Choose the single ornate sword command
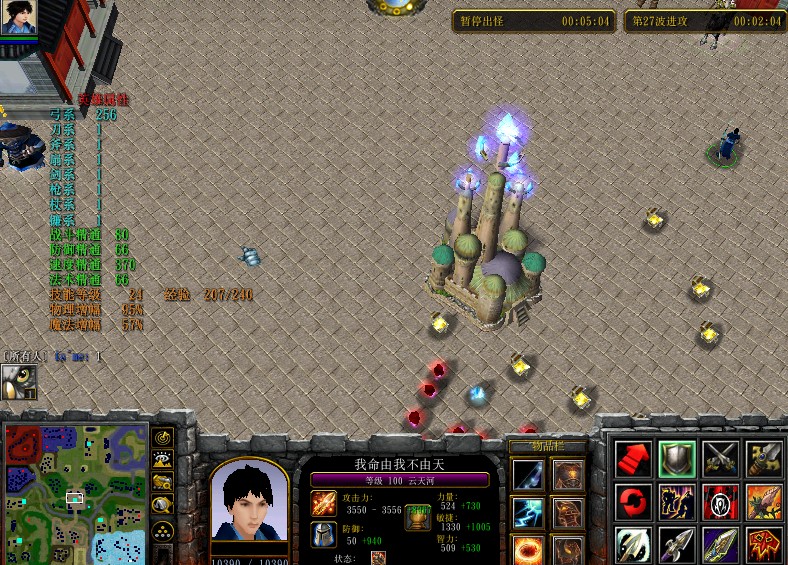Image resolution: width=788 pixels, height=565 pixels. click(x=764, y=458)
